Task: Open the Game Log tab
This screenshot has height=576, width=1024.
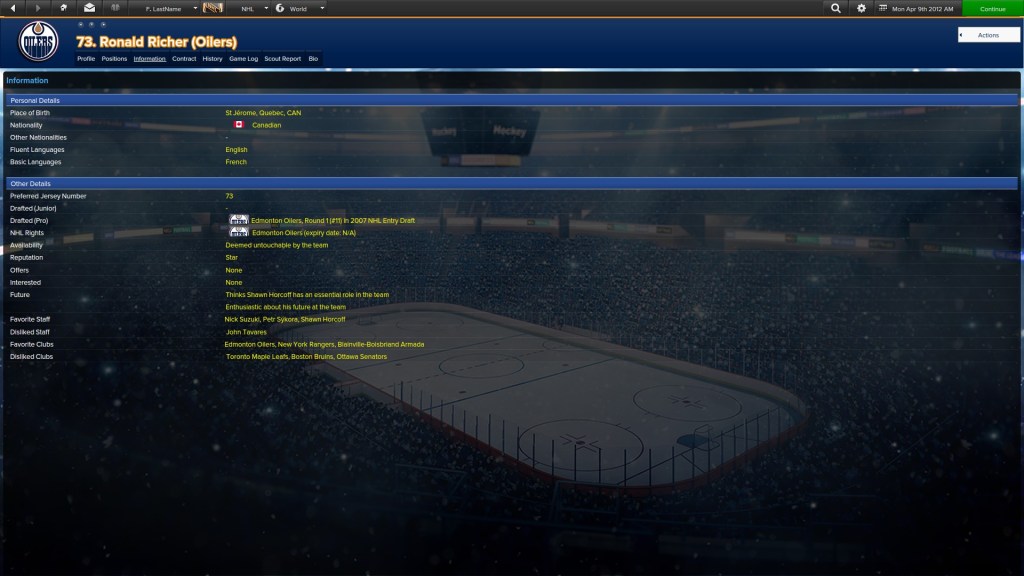Action: coord(243,59)
